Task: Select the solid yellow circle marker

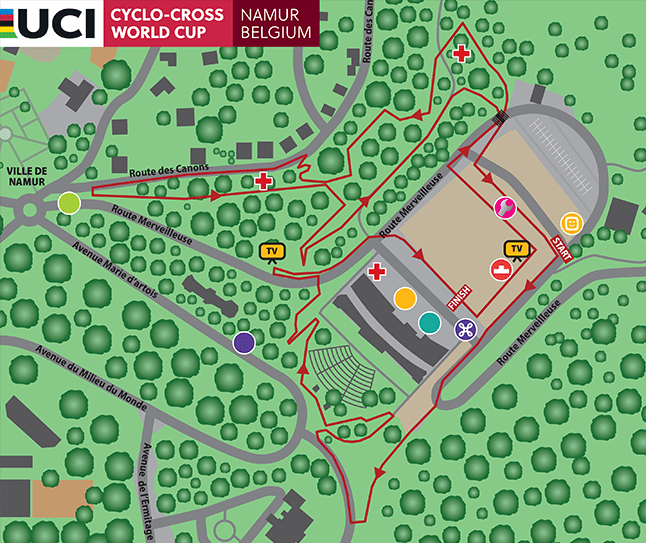Action: pos(405,298)
